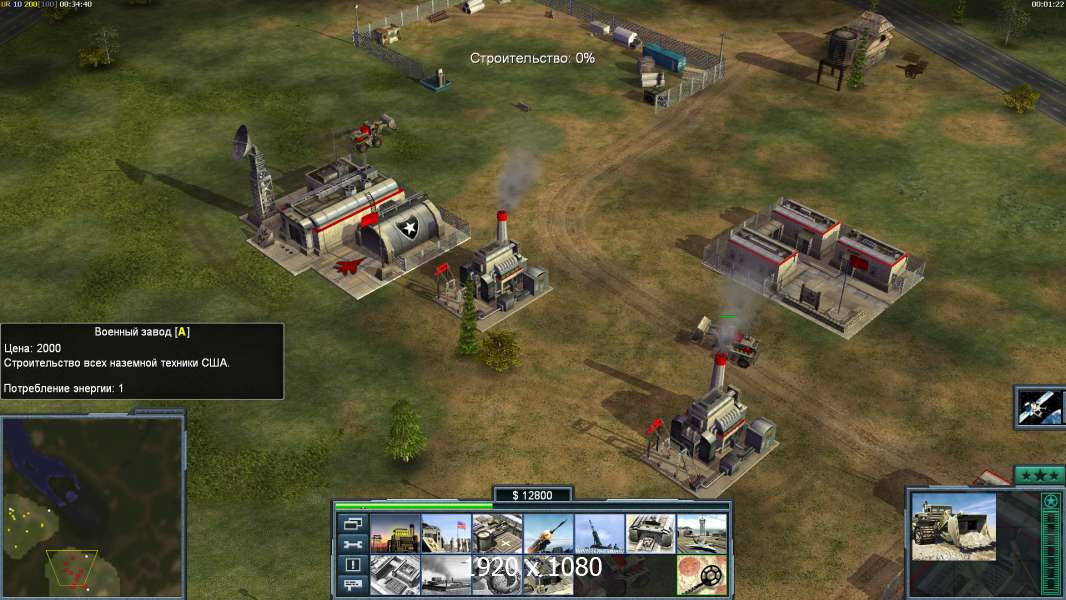Activate the mine detector clearing icon

pyautogui.click(x=701, y=575)
